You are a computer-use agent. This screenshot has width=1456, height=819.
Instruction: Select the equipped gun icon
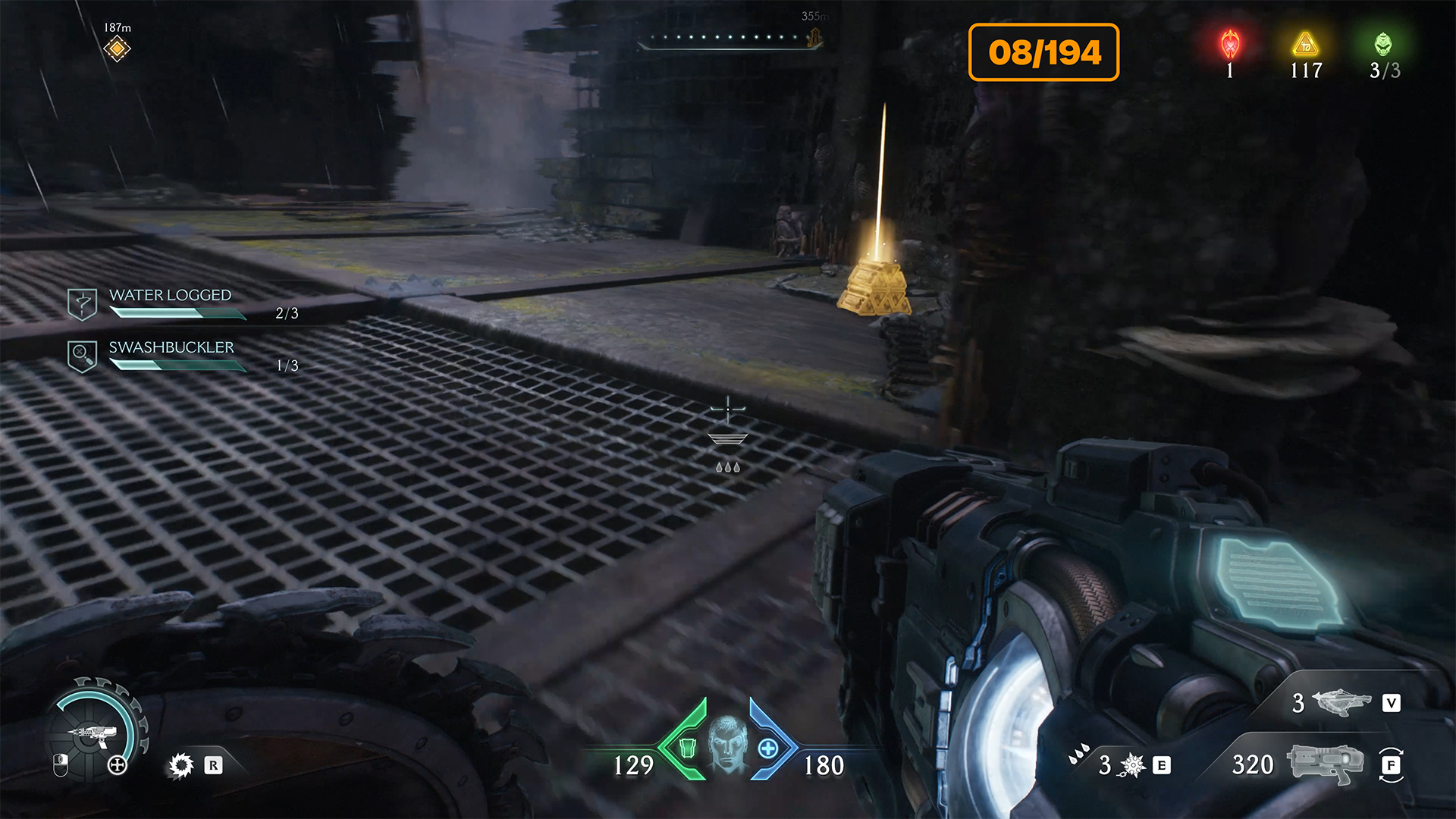pos(1326,764)
